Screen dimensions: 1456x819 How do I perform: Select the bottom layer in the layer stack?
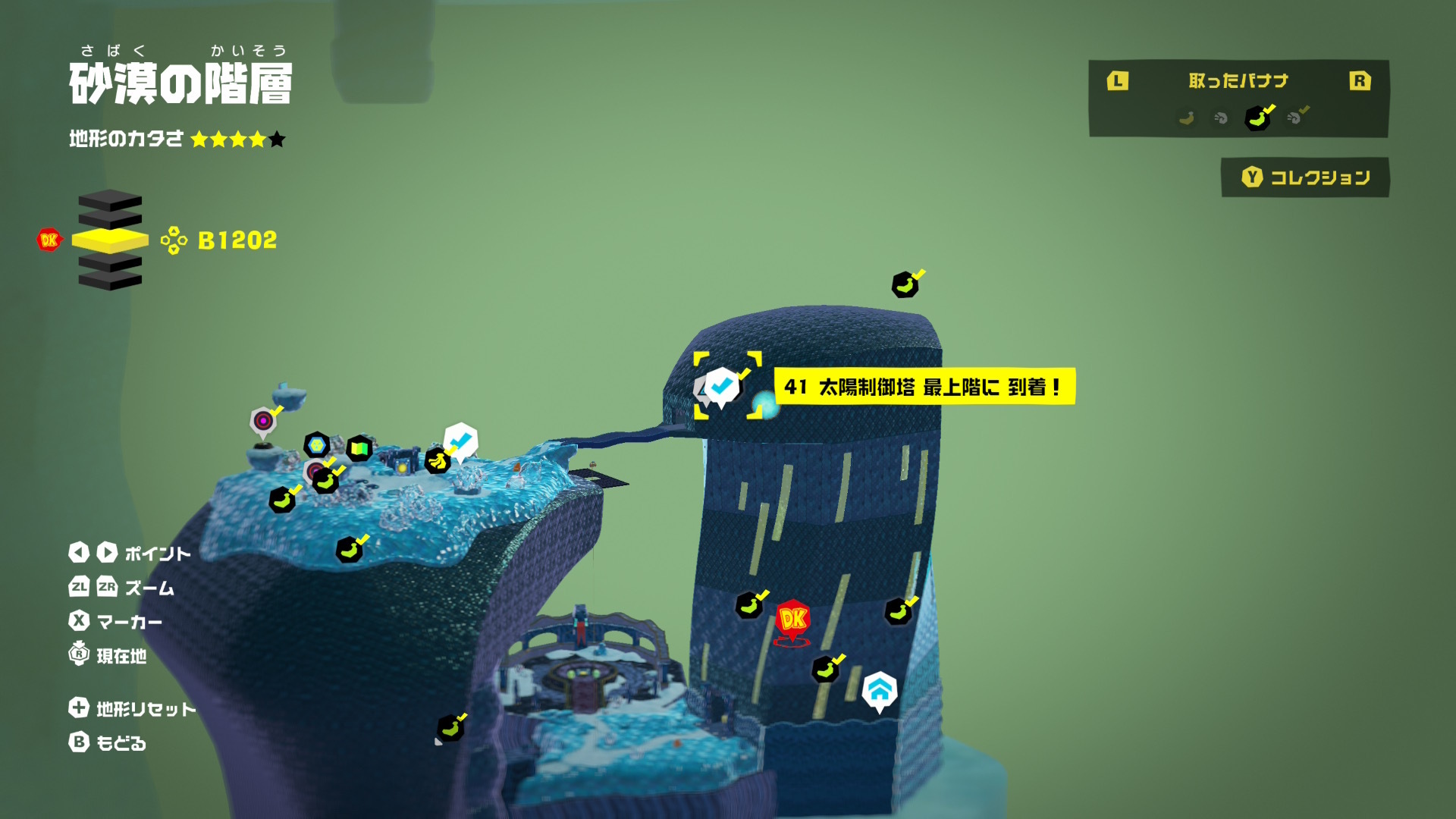click(110, 280)
